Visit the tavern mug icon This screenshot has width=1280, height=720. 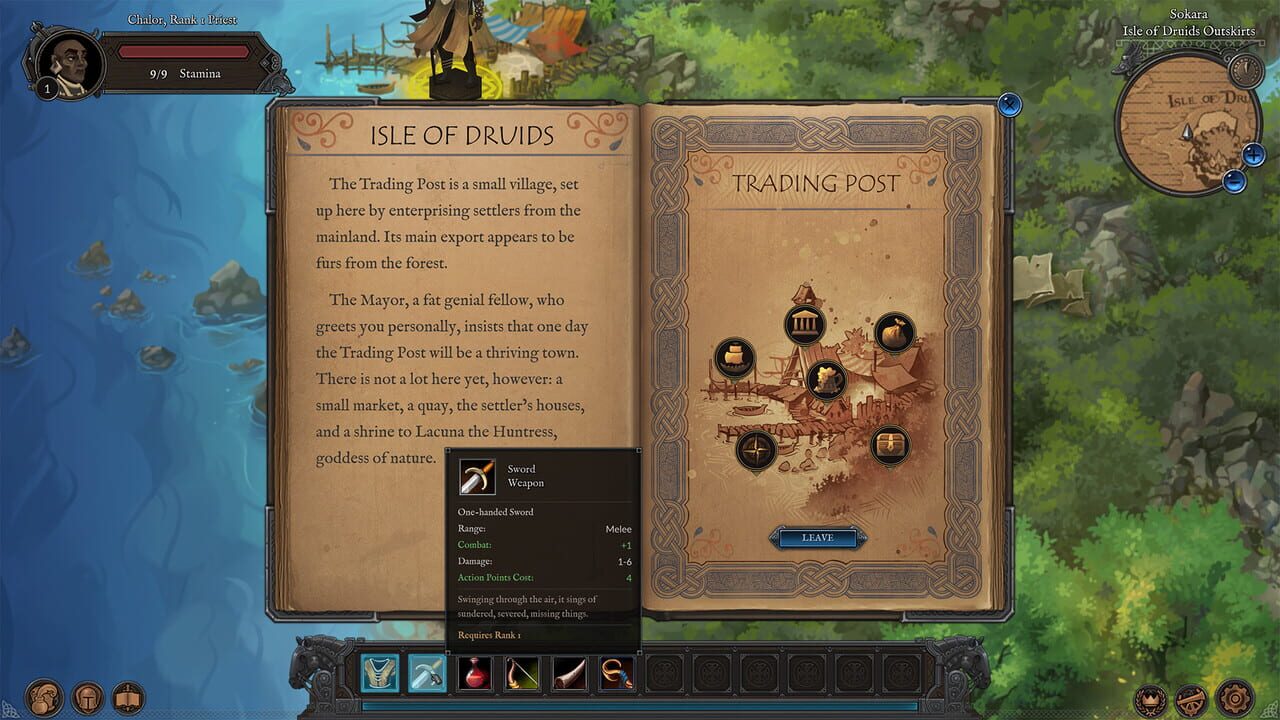pos(826,379)
